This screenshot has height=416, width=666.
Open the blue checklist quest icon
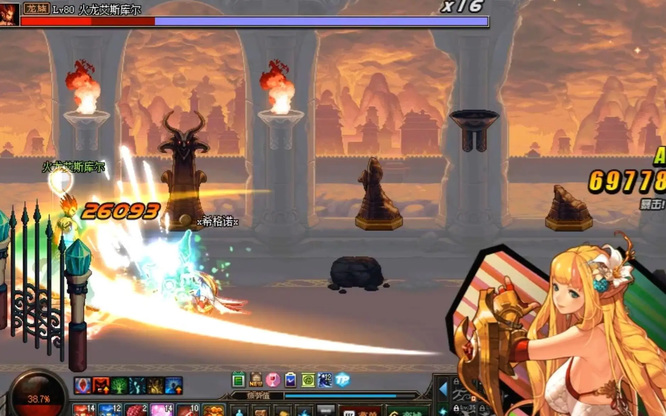(x=290, y=380)
